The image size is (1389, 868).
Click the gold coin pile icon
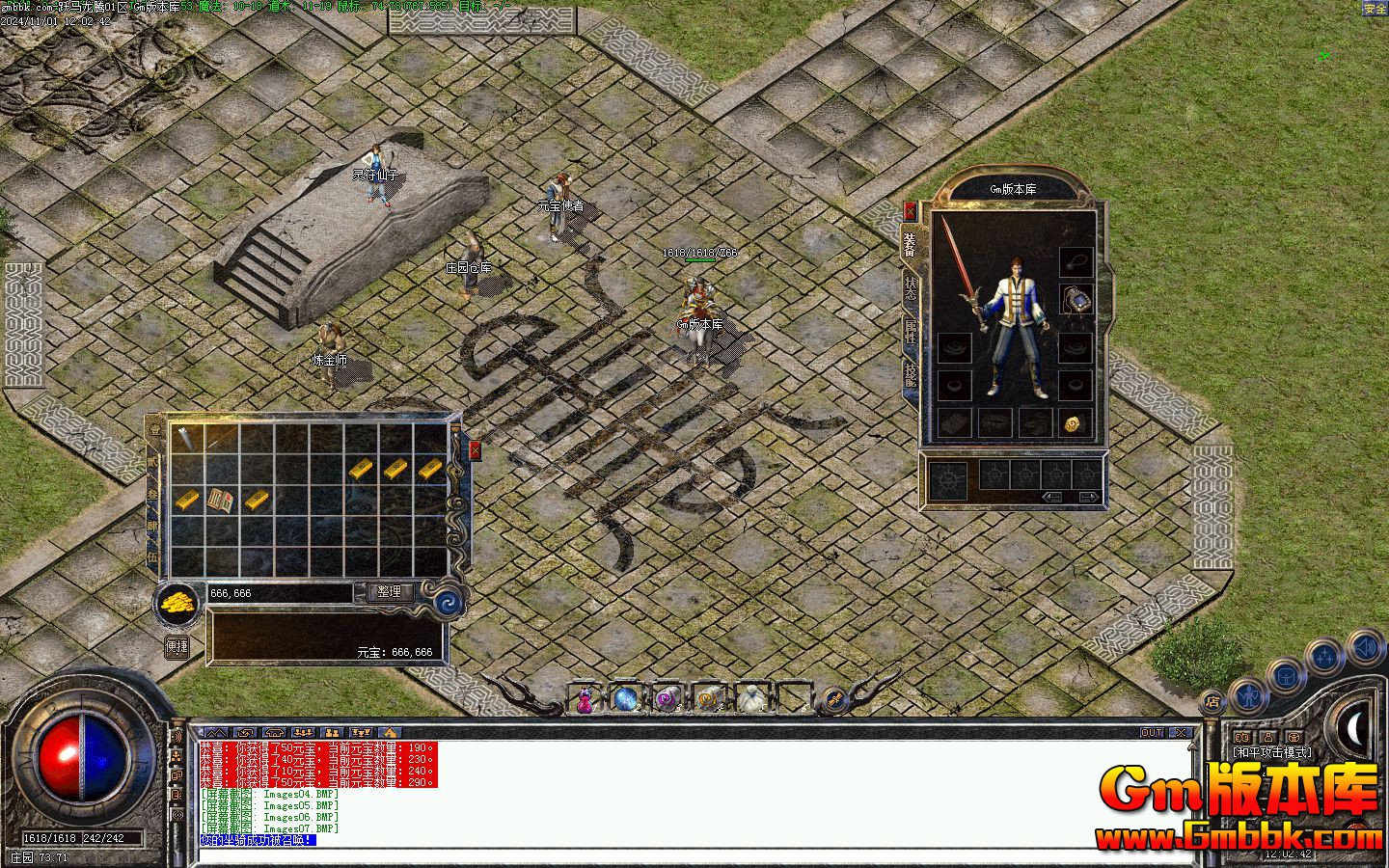(x=177, y=603)
